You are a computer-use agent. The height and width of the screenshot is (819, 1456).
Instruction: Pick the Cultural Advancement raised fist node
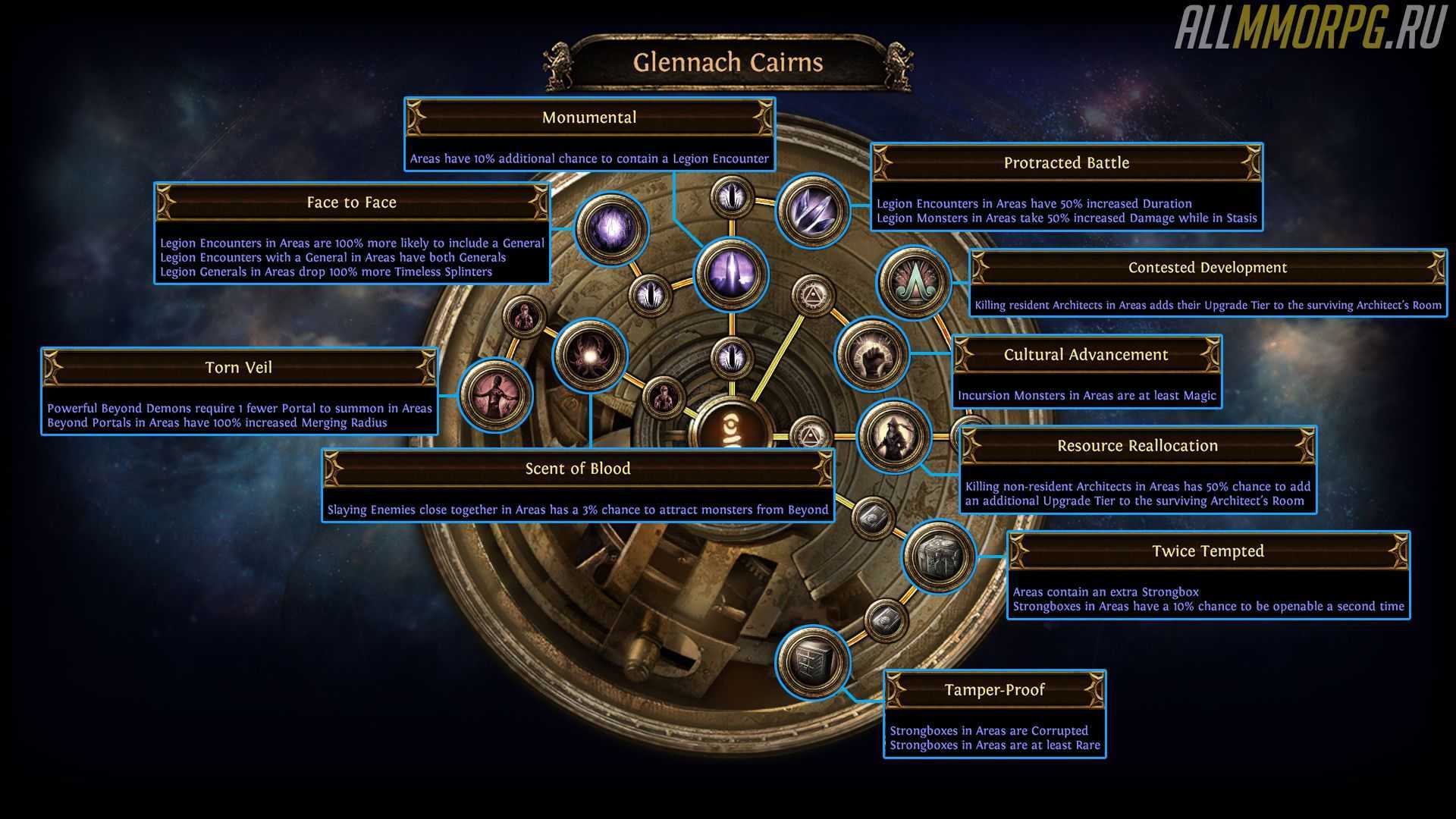click(872, 353)
